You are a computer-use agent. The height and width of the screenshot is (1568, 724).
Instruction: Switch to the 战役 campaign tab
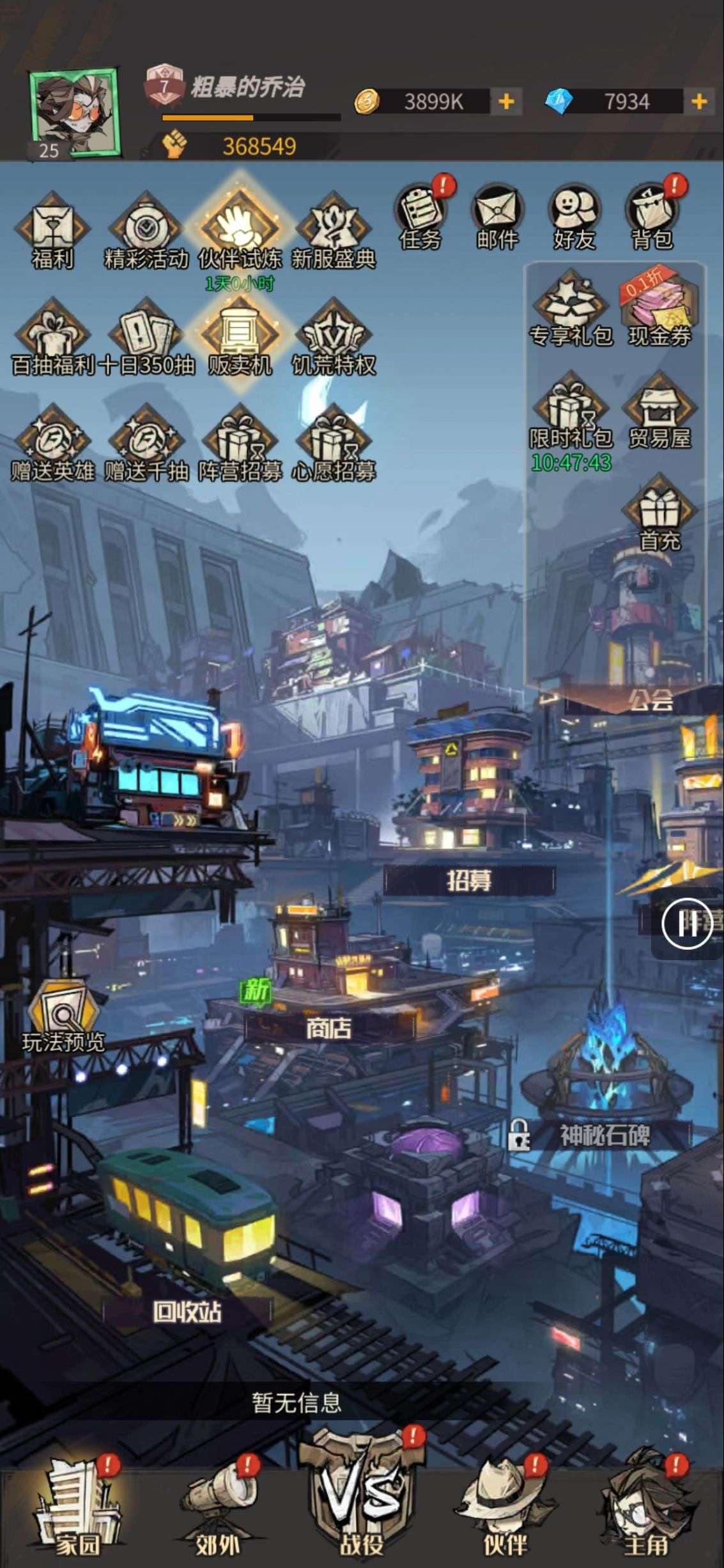click(362, 1515)
